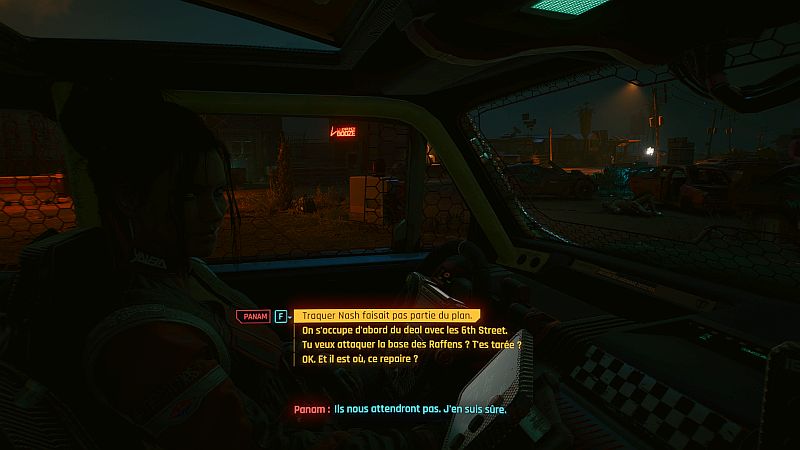Select "On s'occupe d'abord du deal" reply
800x450 pixels.
click(x=404, y=330)
